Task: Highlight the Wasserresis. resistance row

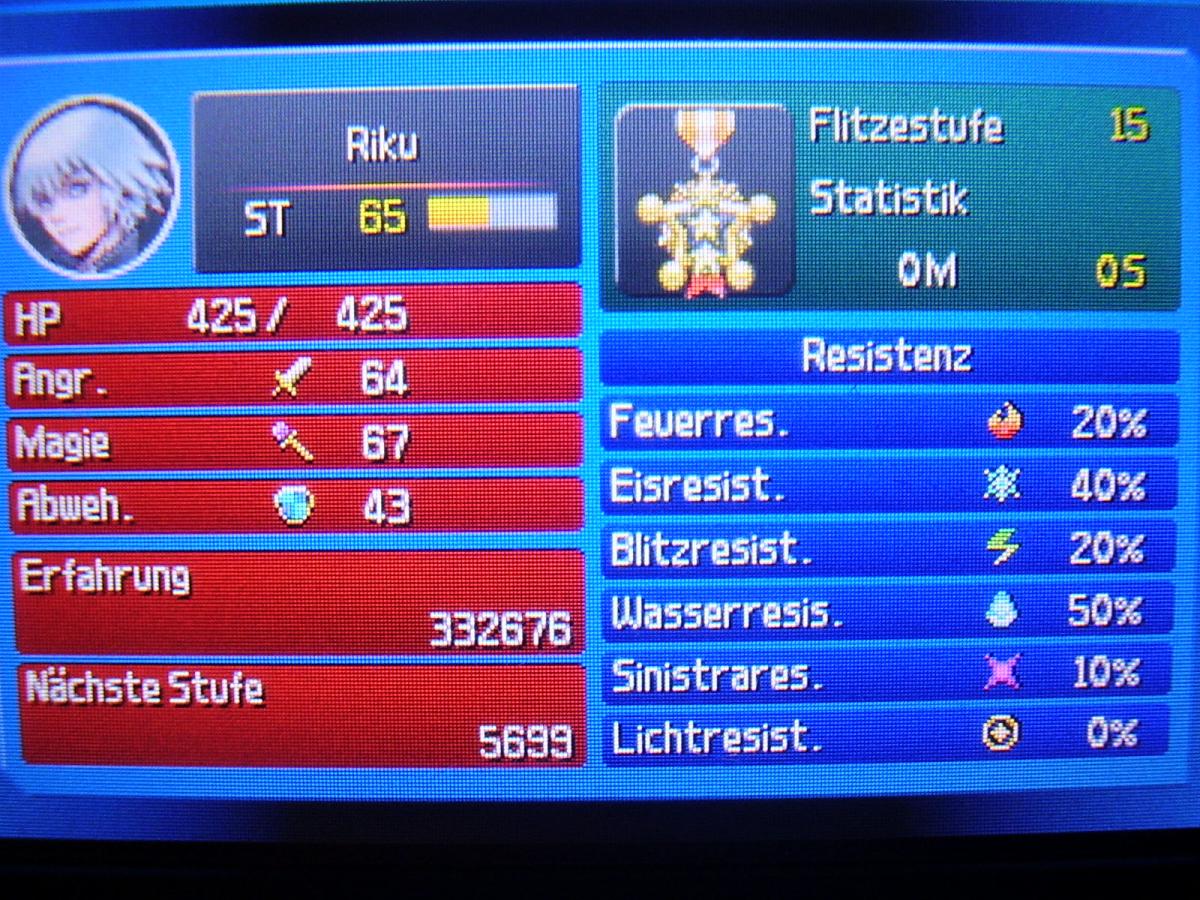Action: pos(887,611)
